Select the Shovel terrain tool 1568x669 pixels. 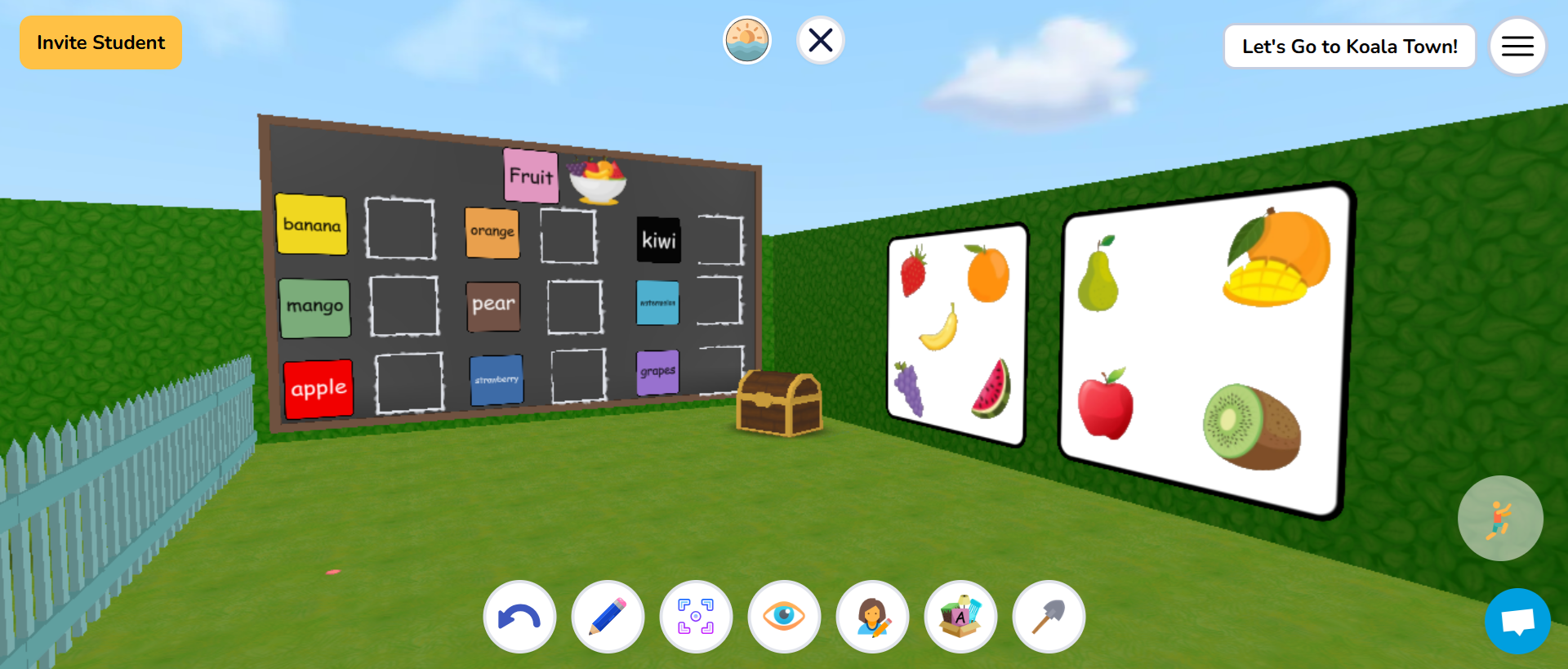click(x=1049, y=617)
